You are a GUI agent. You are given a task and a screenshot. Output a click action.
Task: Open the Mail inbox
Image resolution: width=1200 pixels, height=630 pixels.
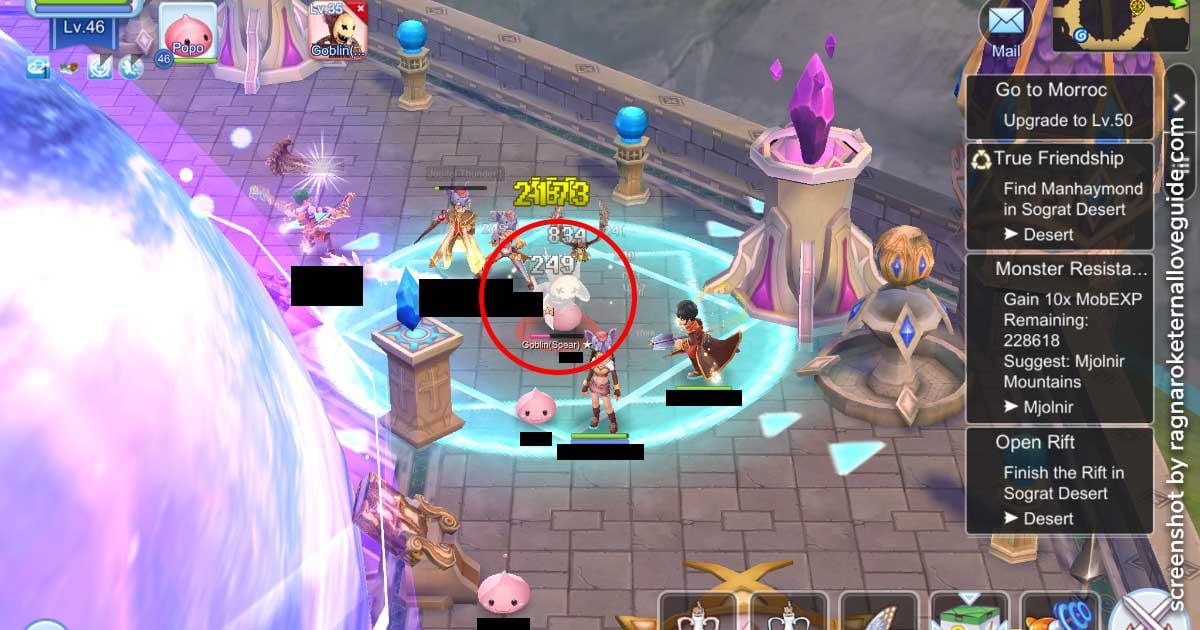click(x=1006, y=28)
